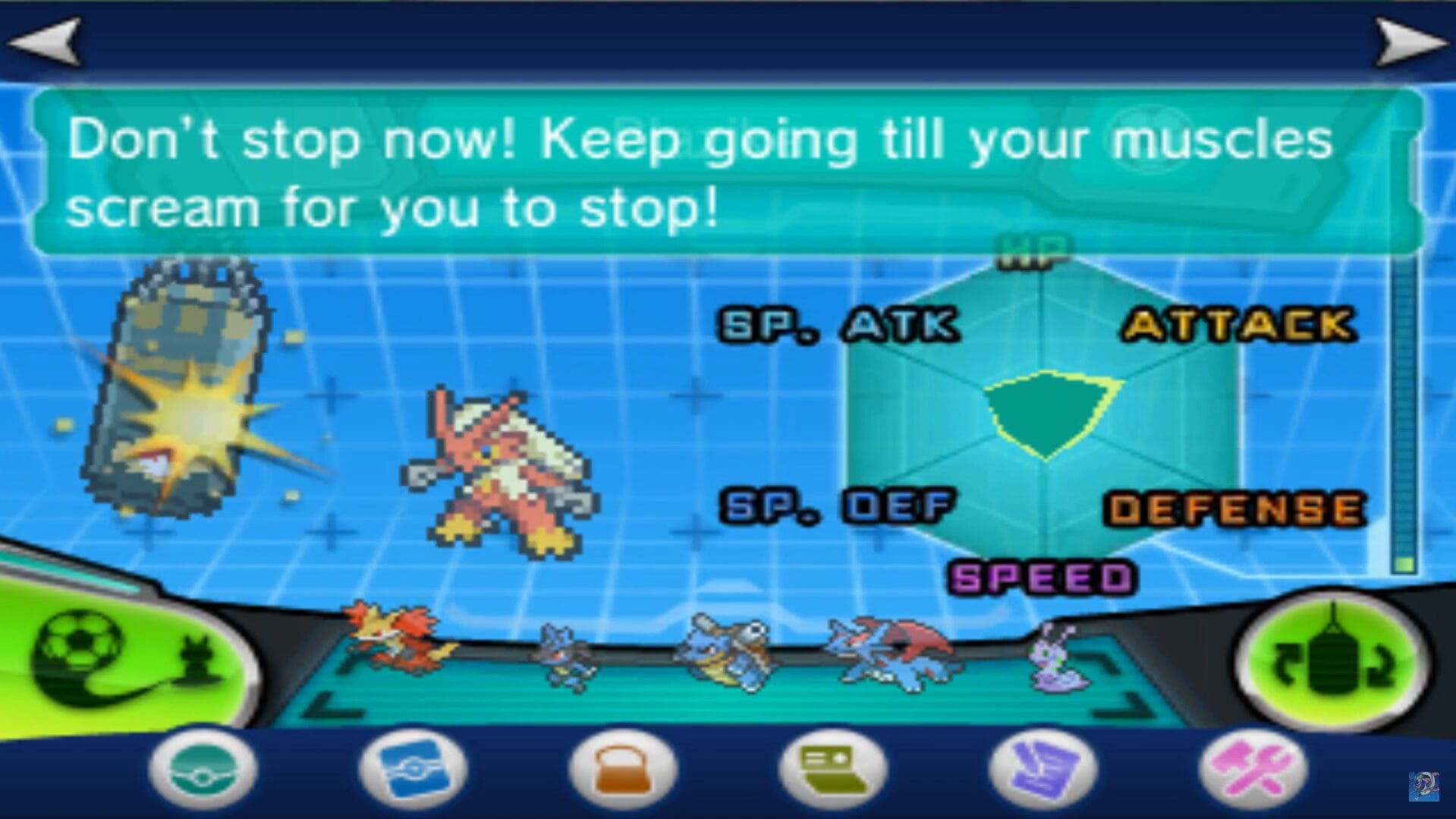The height and width of the screenshot is (819, 1456).
Task: View your party with the Poké Ball icon
Action: pos(202,769)
